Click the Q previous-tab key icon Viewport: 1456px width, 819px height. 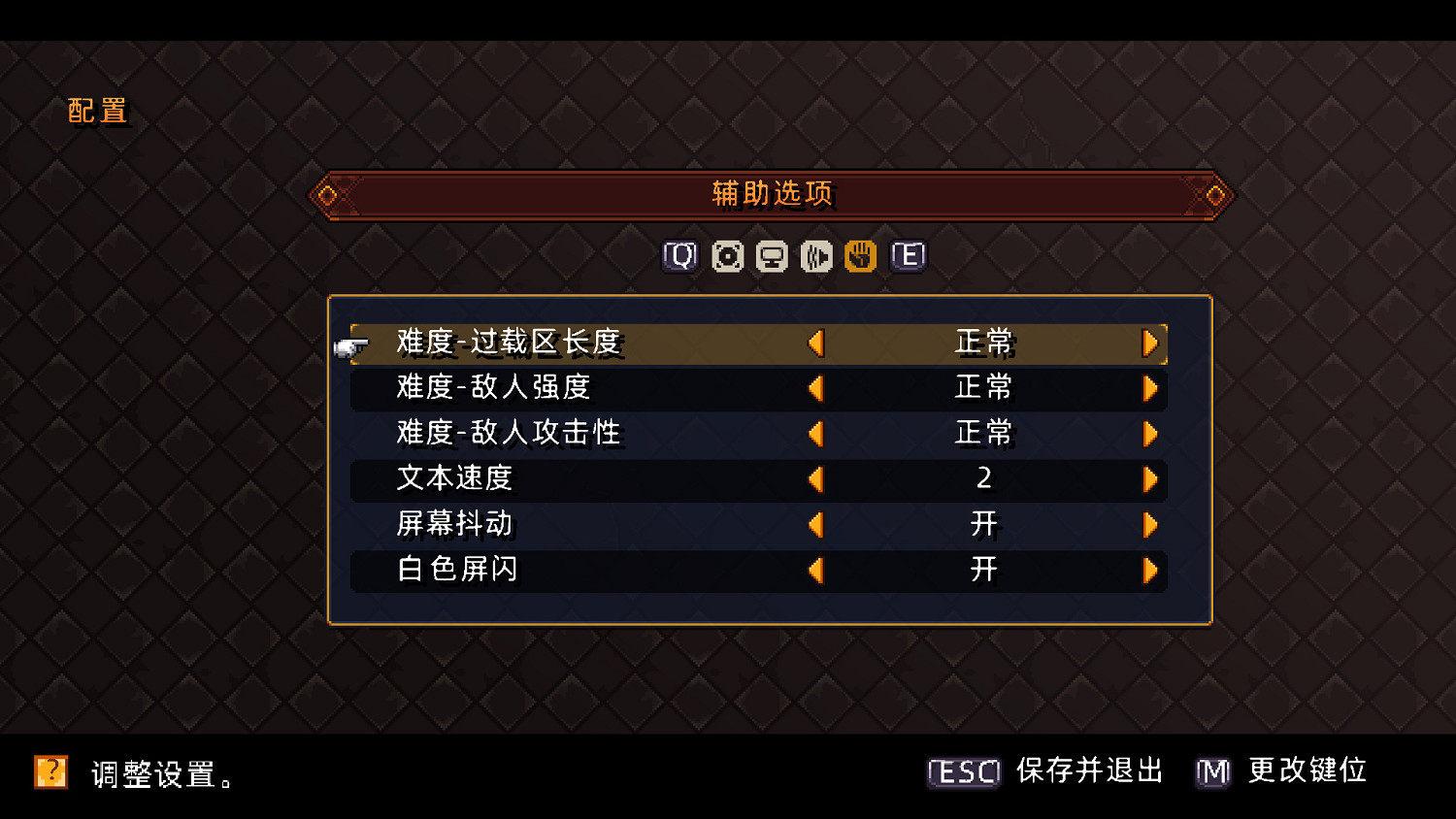679,256
